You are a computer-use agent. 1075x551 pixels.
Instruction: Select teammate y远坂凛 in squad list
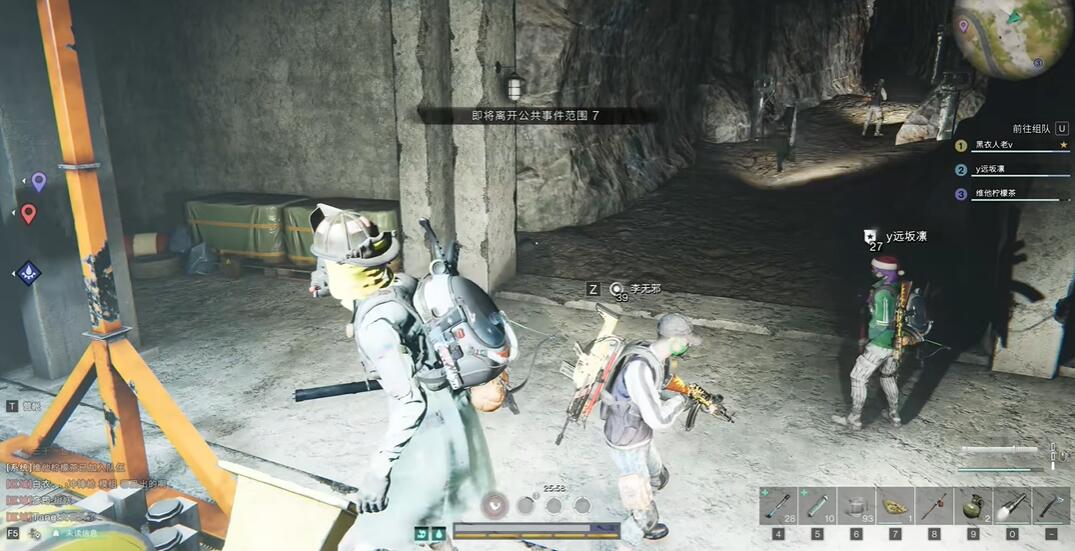(1012, 170)
